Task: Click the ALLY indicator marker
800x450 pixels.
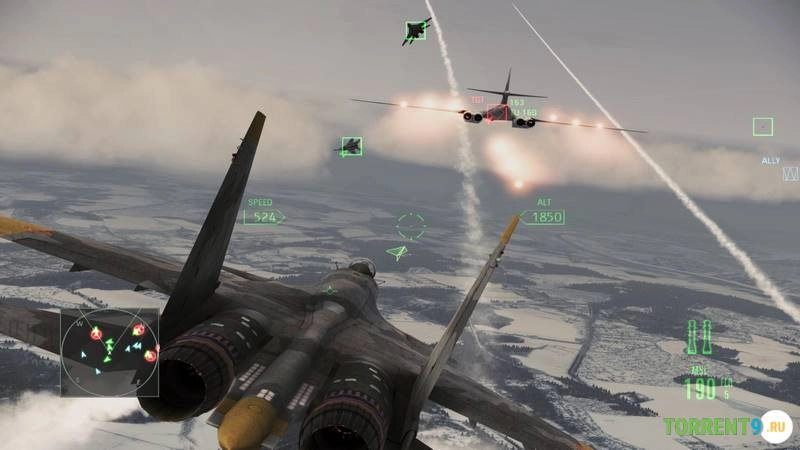Action: (790, 173)
